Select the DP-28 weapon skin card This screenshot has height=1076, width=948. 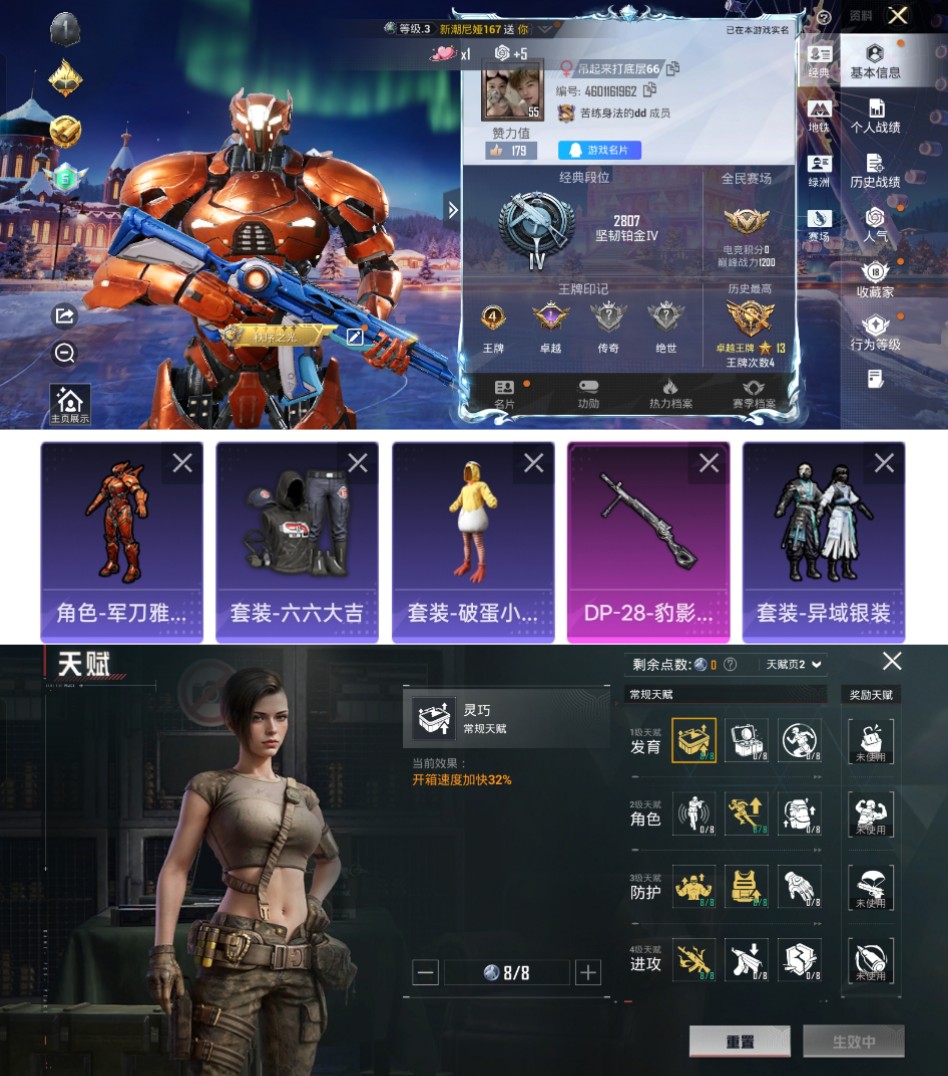tap(647, 541)
